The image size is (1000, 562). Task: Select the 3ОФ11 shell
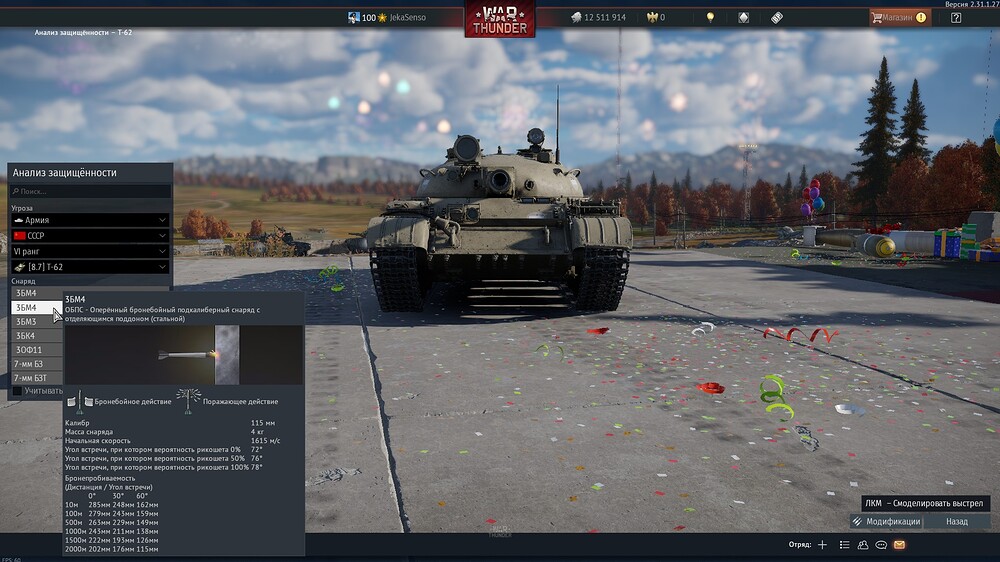29,350
